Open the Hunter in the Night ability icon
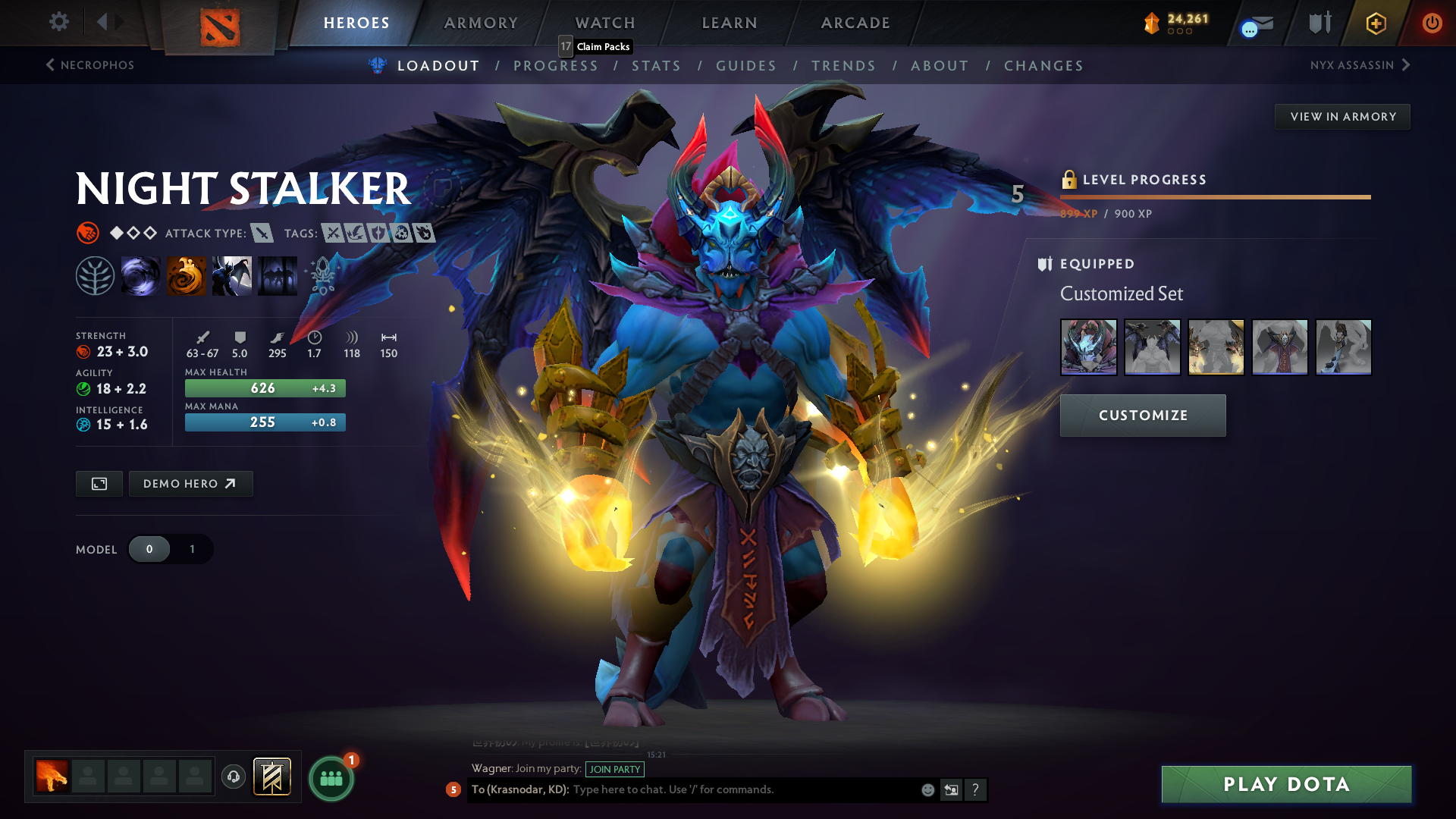The height and width of the screenshot is (819, 1456). coord(232,275)
